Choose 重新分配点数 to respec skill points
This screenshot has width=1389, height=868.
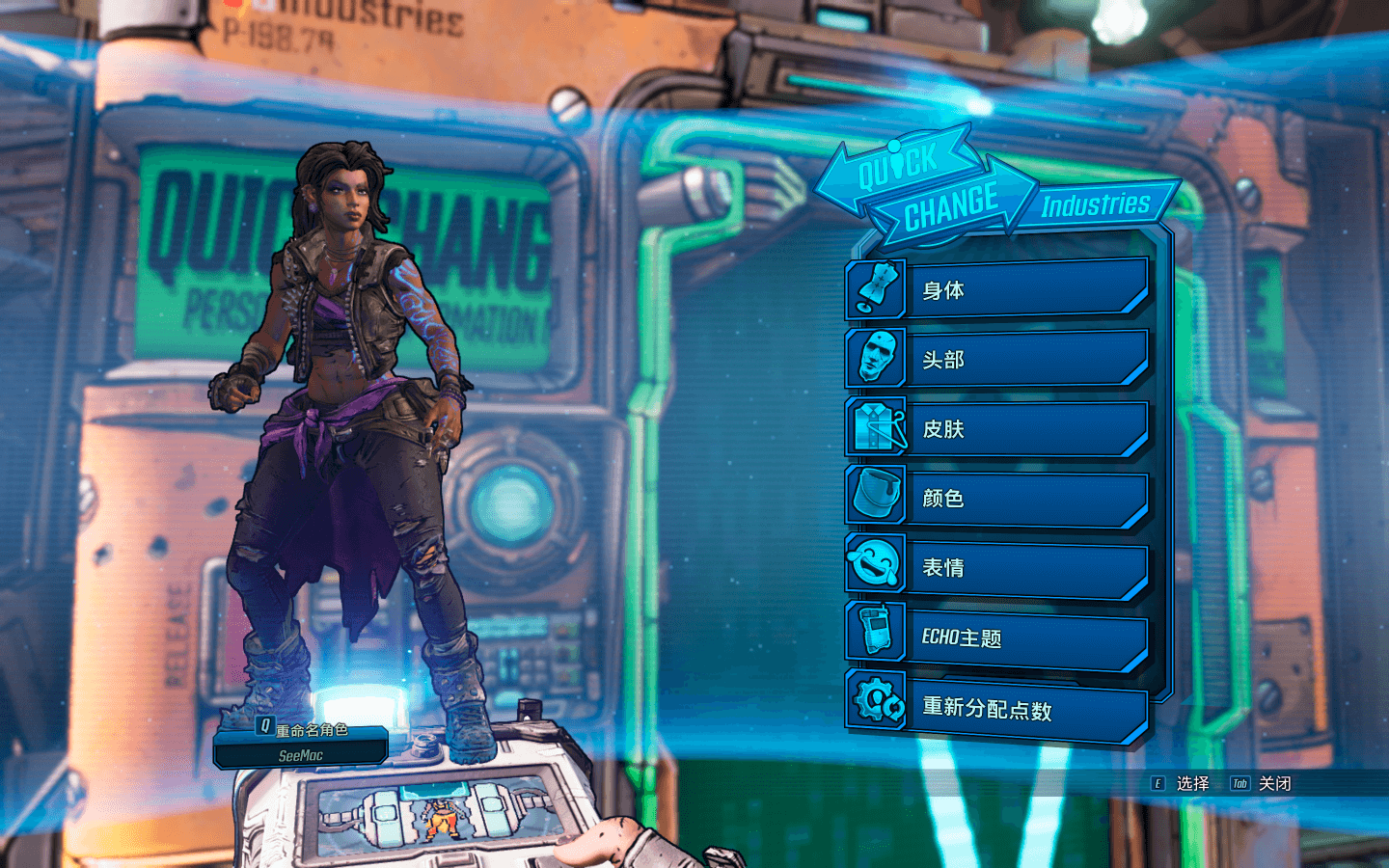click(1022, 708)
